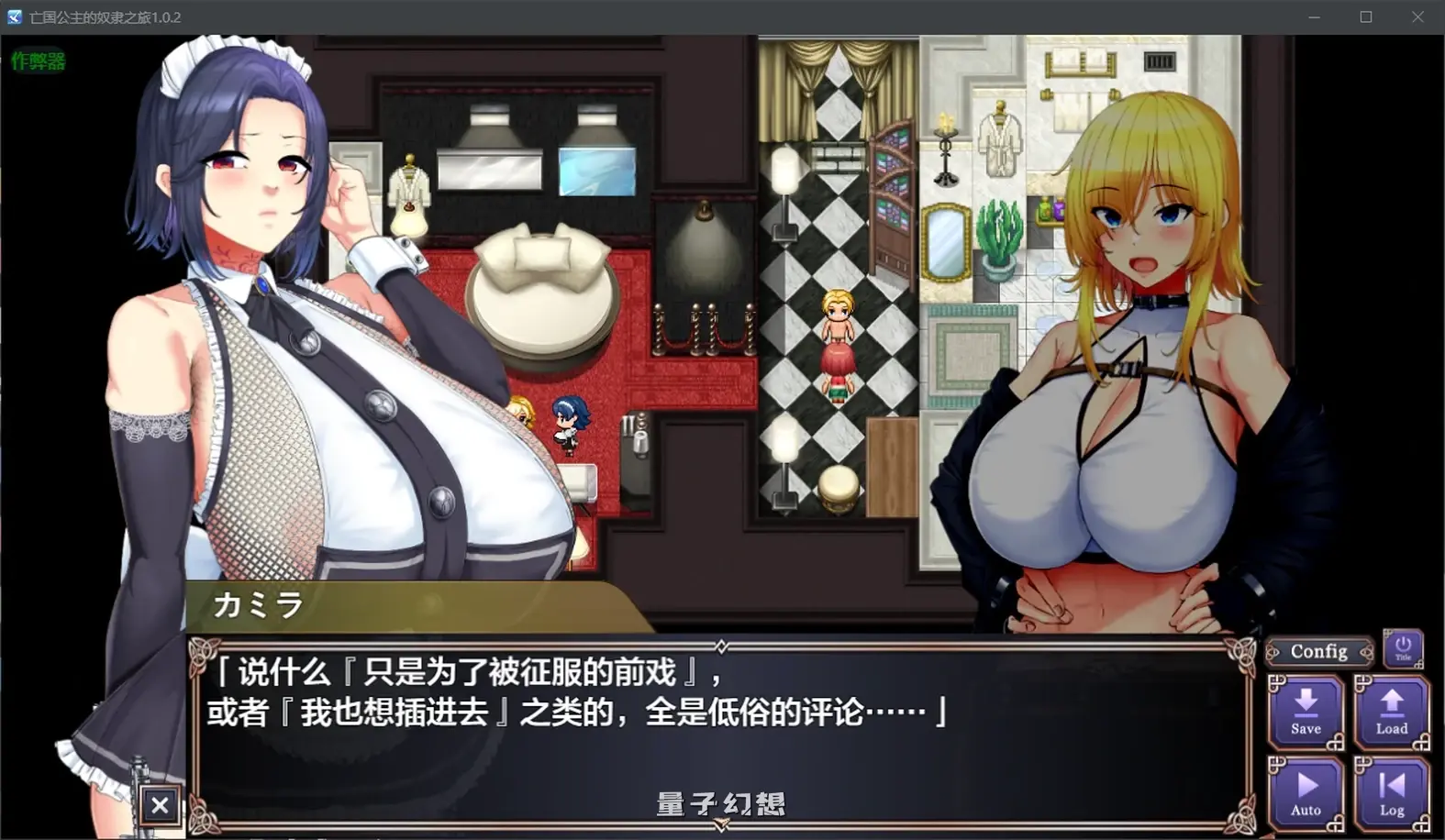This screenshot has height=840, width=1445.
Task: Click the Load up-arrow icon
Action: [x=1391, y=702]
